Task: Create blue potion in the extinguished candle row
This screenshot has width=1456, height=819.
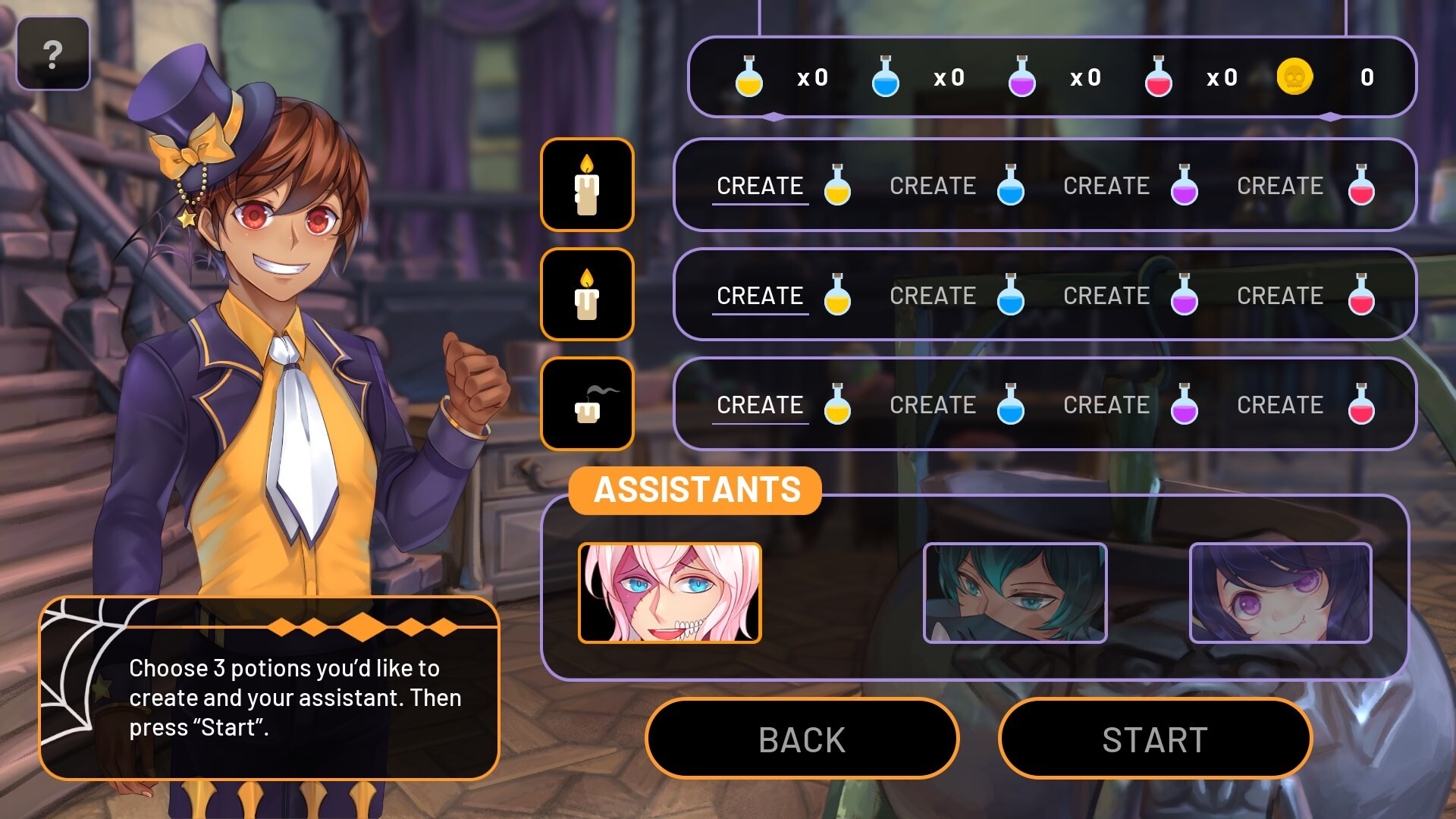Action: click(956, 405)
